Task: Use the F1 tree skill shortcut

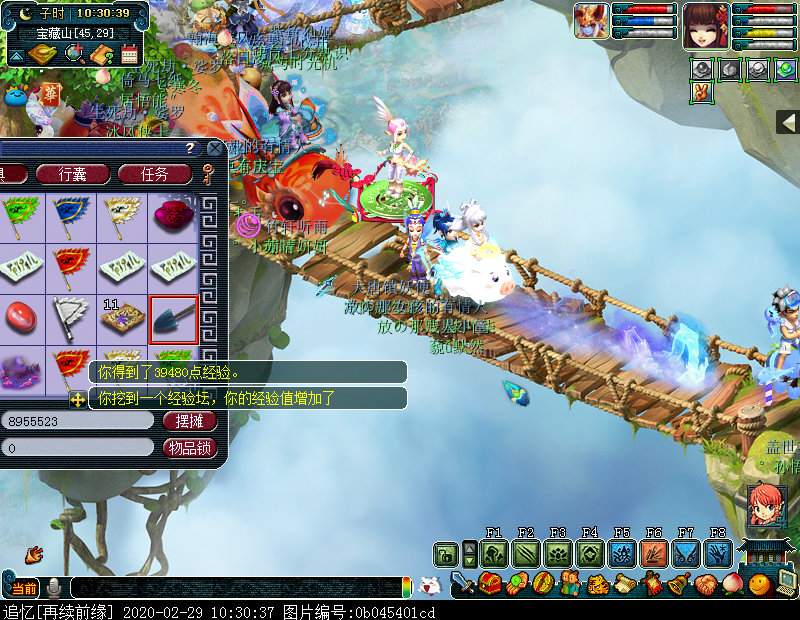Action: pos(493,553)
